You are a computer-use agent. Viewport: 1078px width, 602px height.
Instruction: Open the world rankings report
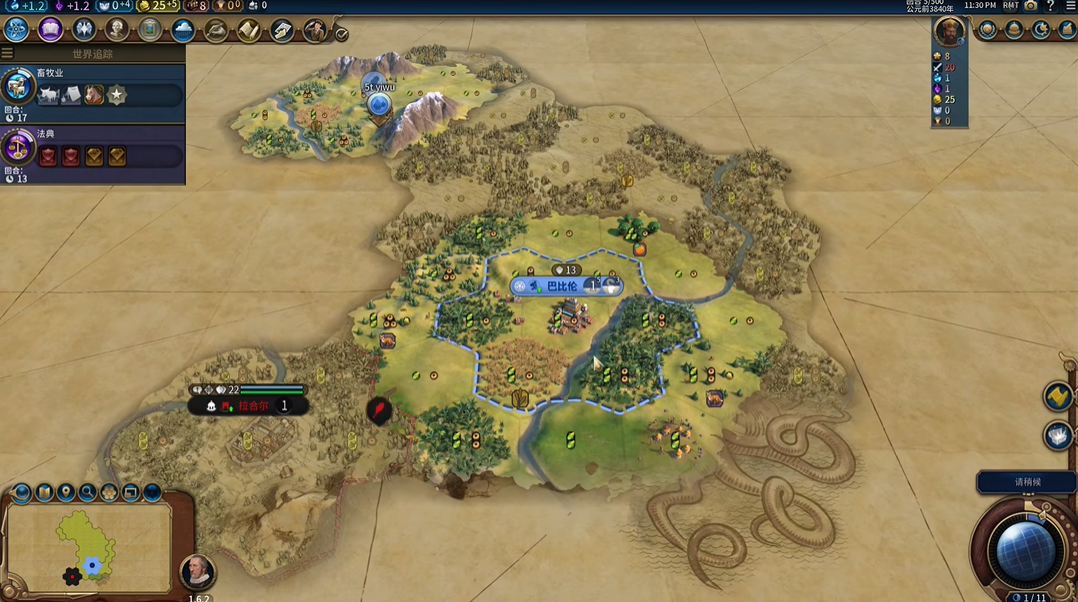click(x=987, y=30)
